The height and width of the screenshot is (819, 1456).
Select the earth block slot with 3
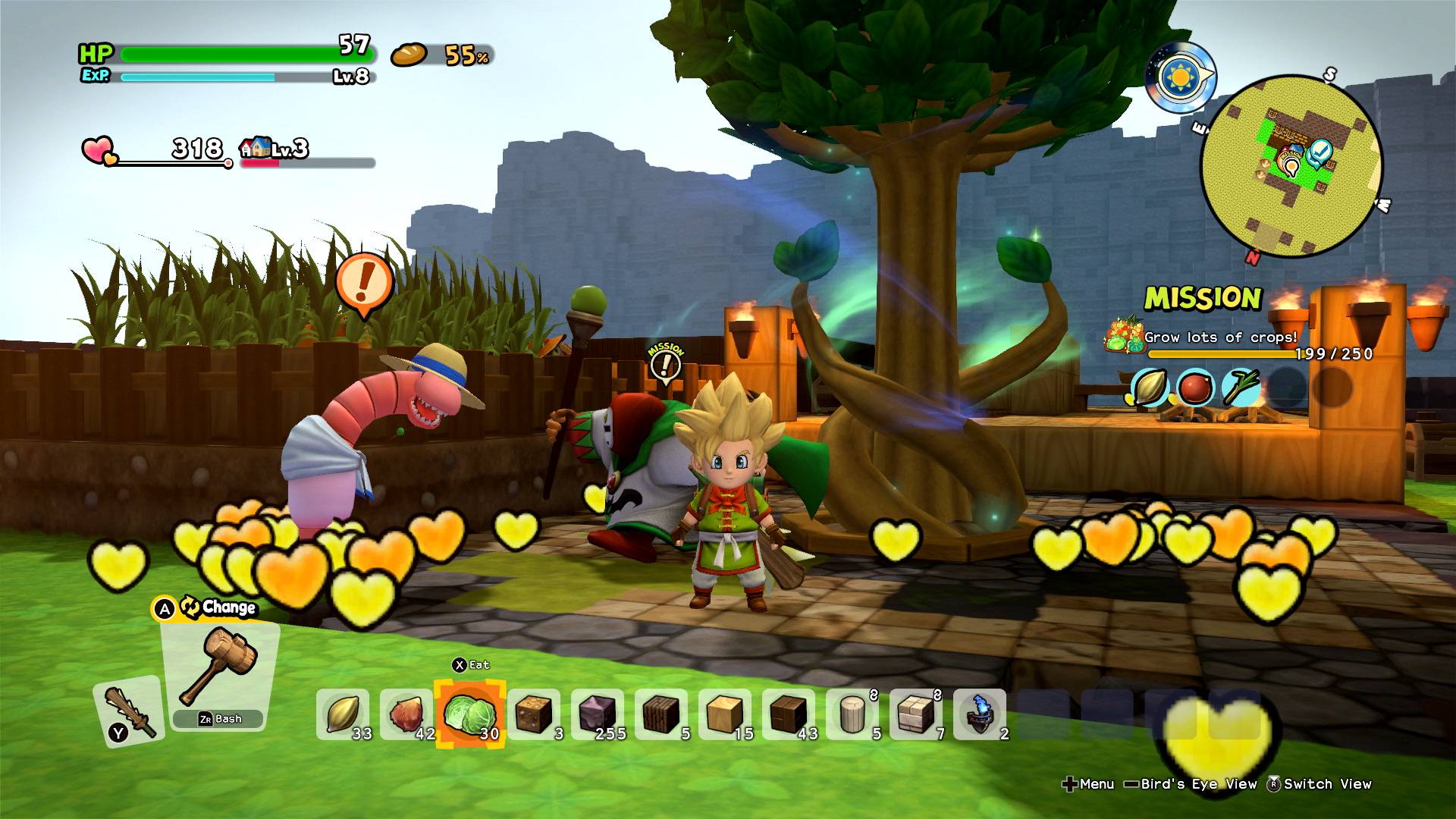[x=532, y=714]
